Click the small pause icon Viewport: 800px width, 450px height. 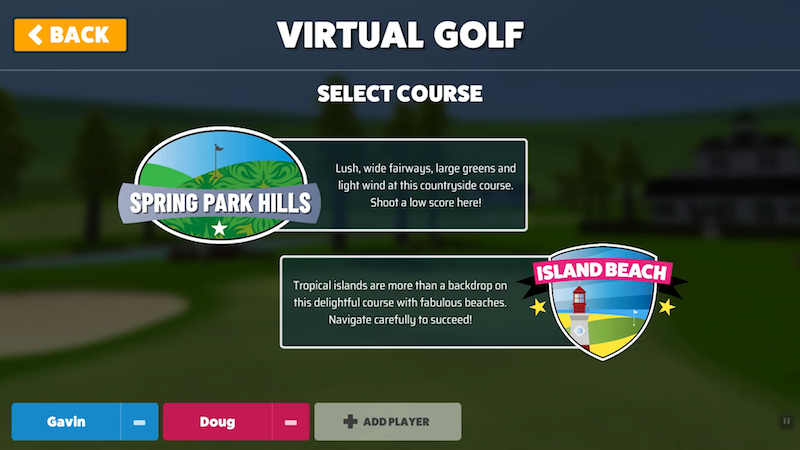786,422
